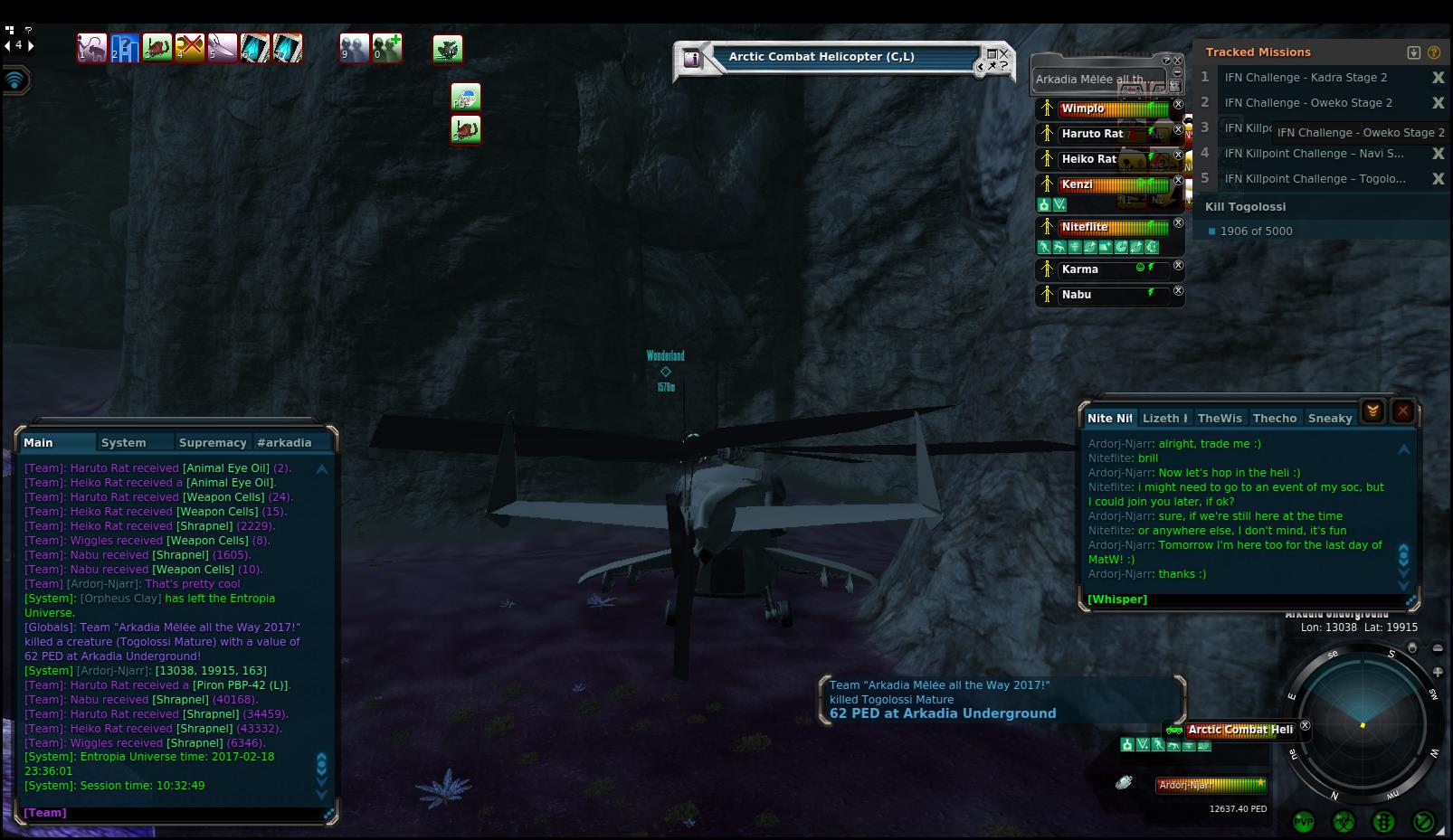
Task: Remove Kadra Stage 2 from tracked missions
Action: click(1438, 78)
